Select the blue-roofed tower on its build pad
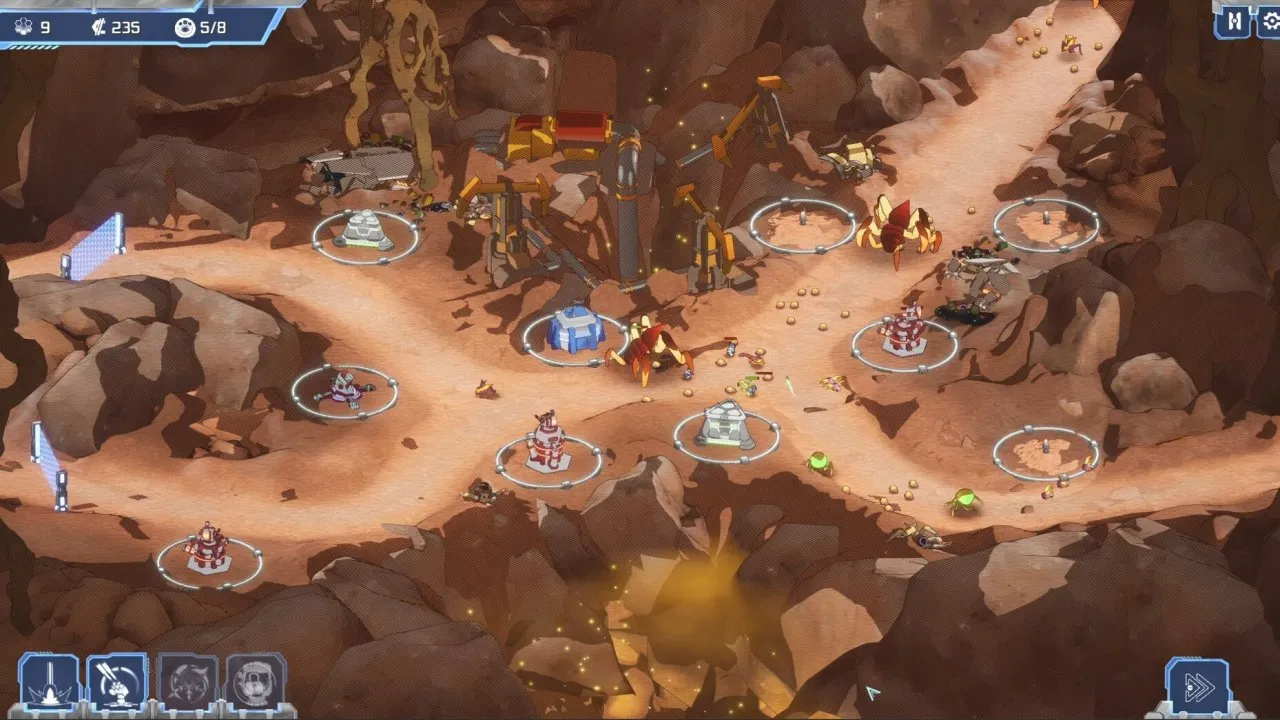 575,328
